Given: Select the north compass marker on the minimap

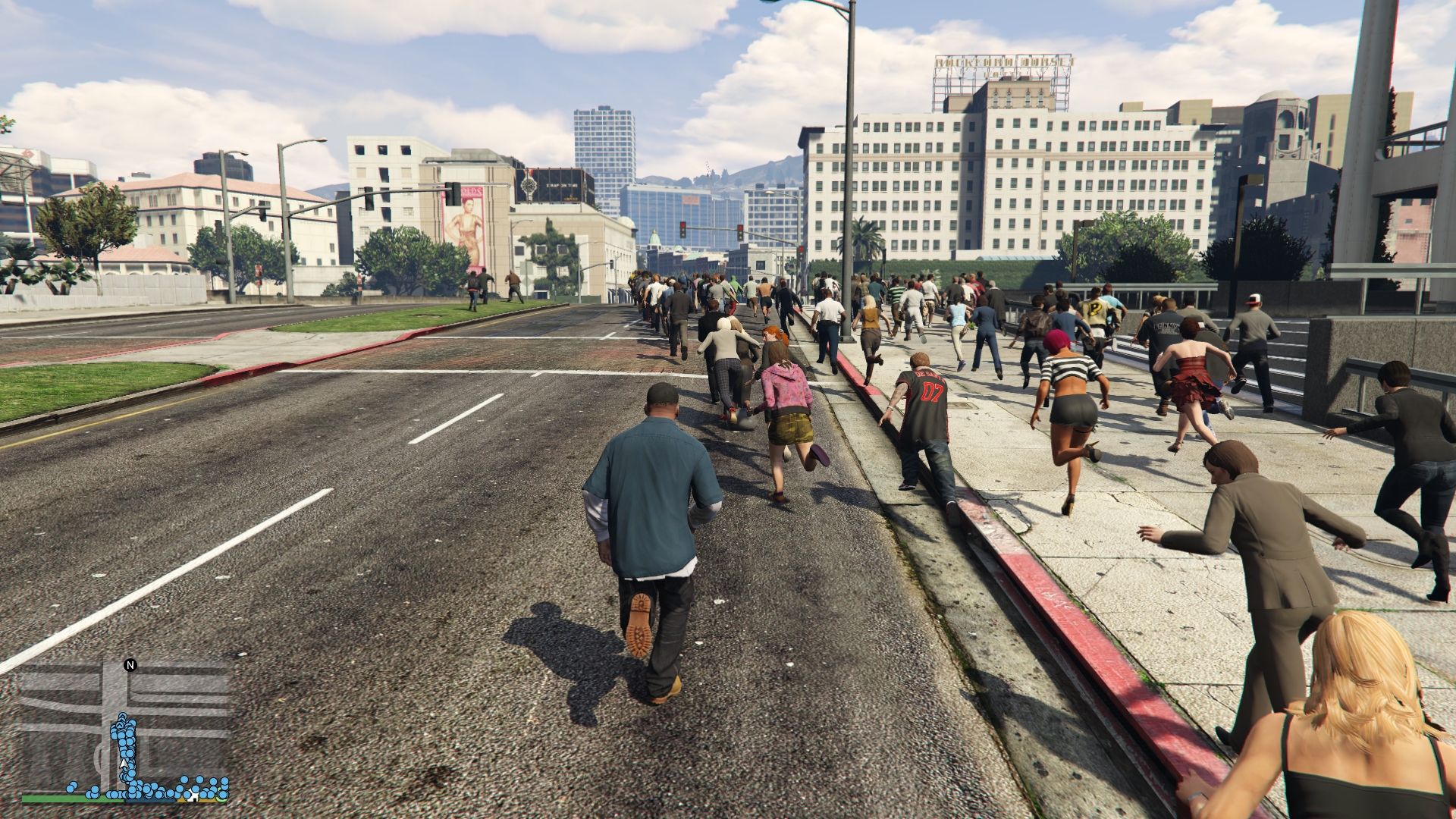Looking at the screenshot, I should [x=130, y=665].
